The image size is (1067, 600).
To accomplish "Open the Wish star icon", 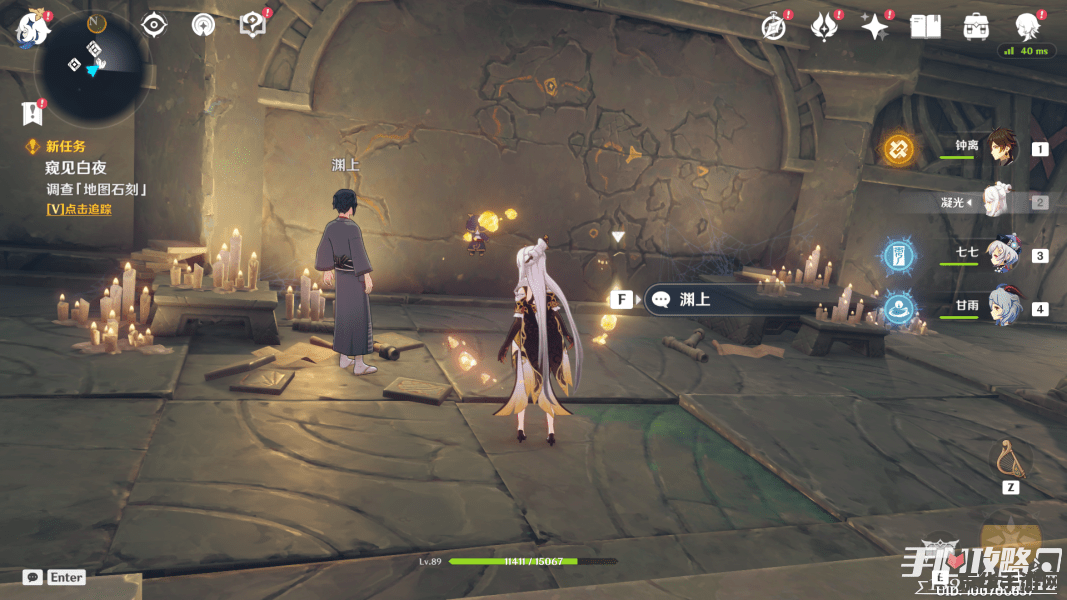I will click(x=875, y=27).
